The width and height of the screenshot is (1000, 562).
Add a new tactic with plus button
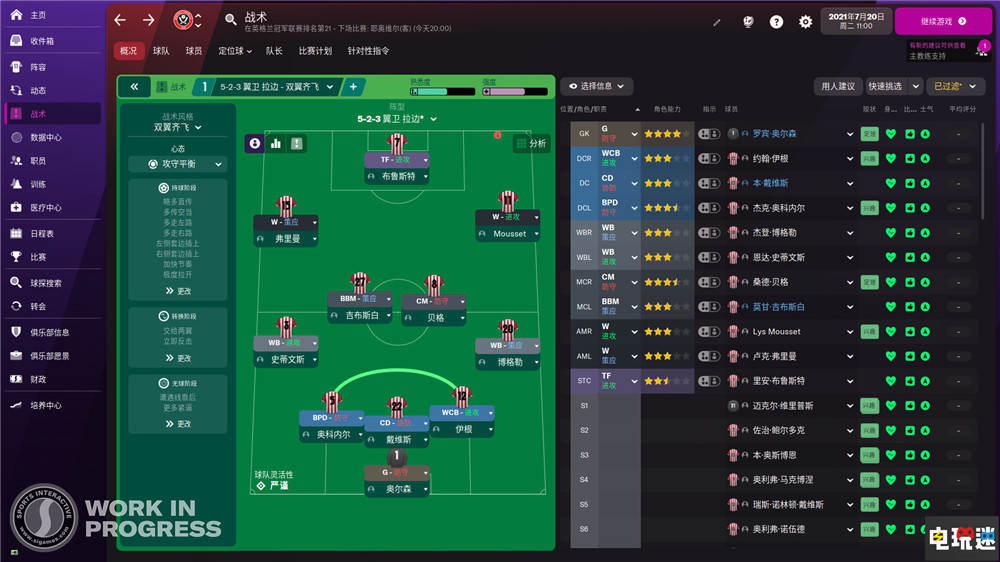click(x=353, y=87)
